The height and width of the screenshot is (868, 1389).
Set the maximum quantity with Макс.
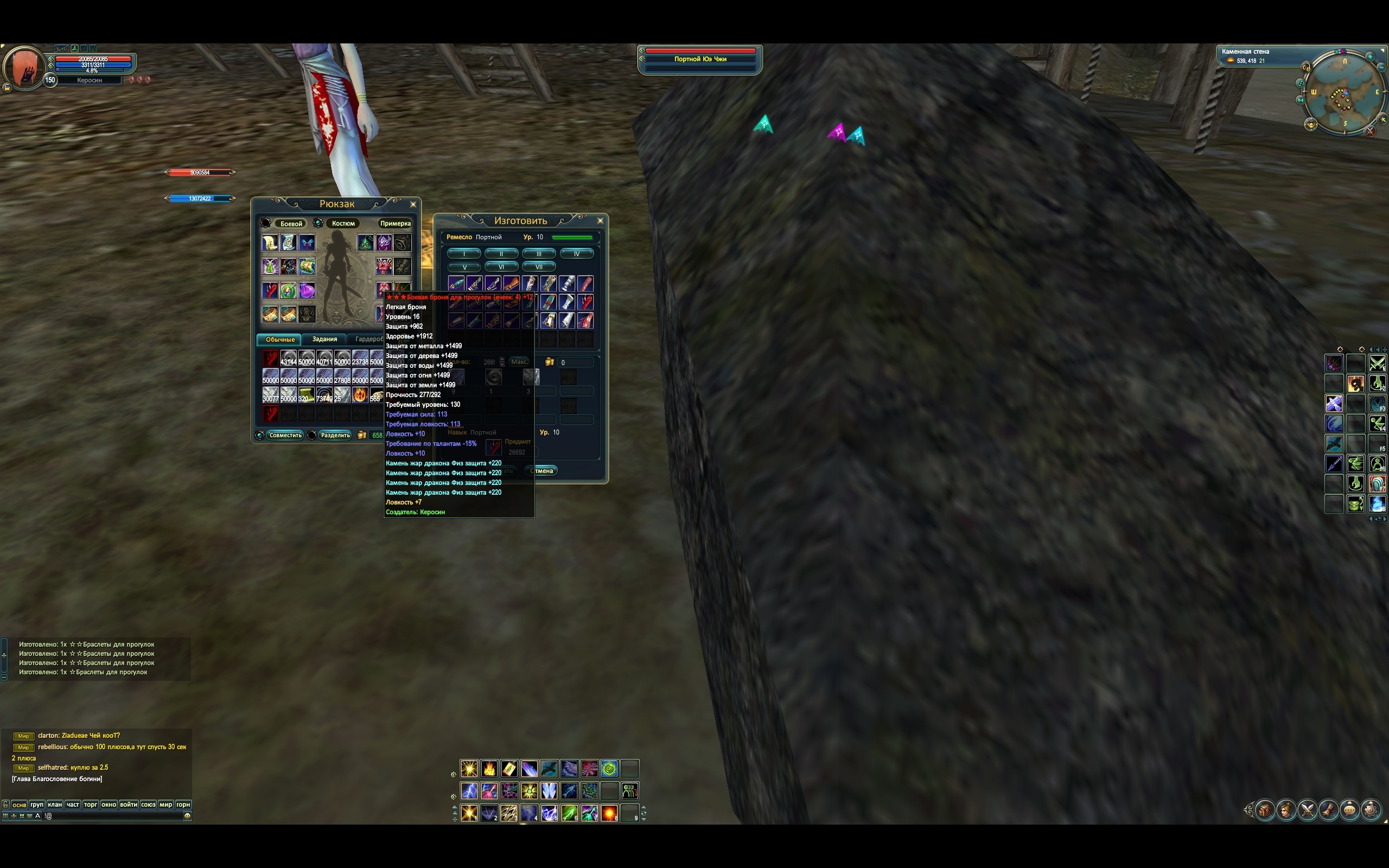(x=519, y=362)
